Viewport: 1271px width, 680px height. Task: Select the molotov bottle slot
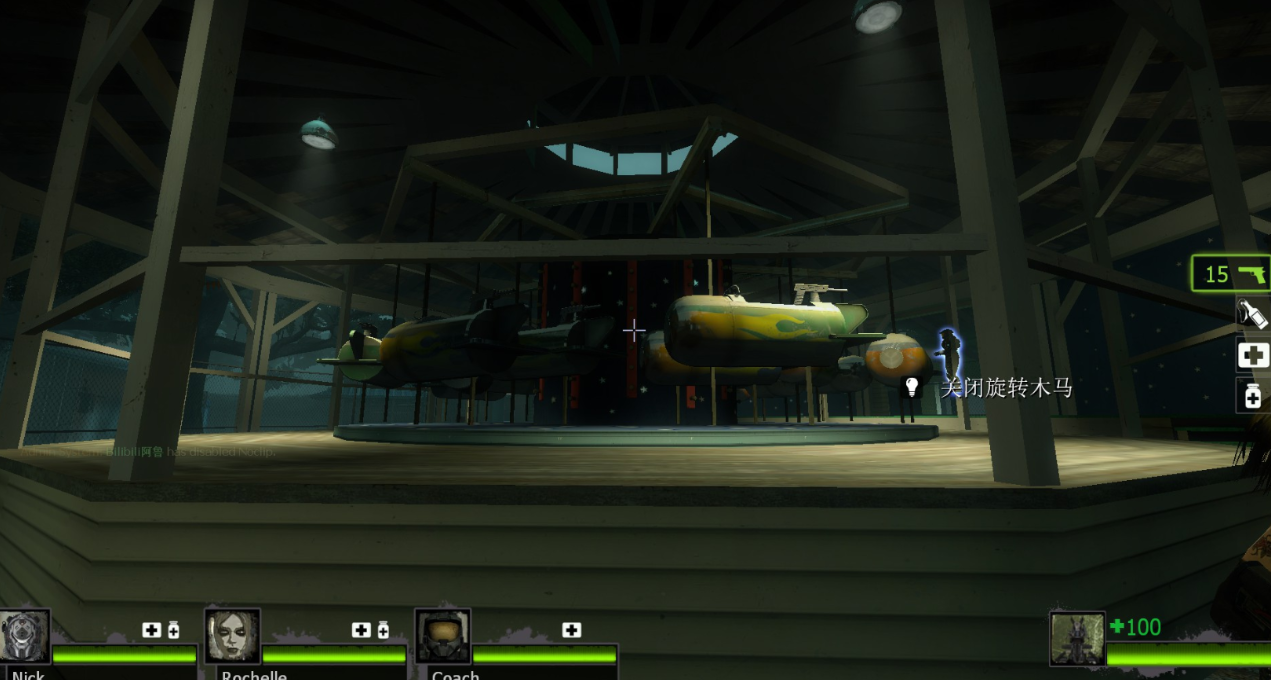[x=1253, y=314]
